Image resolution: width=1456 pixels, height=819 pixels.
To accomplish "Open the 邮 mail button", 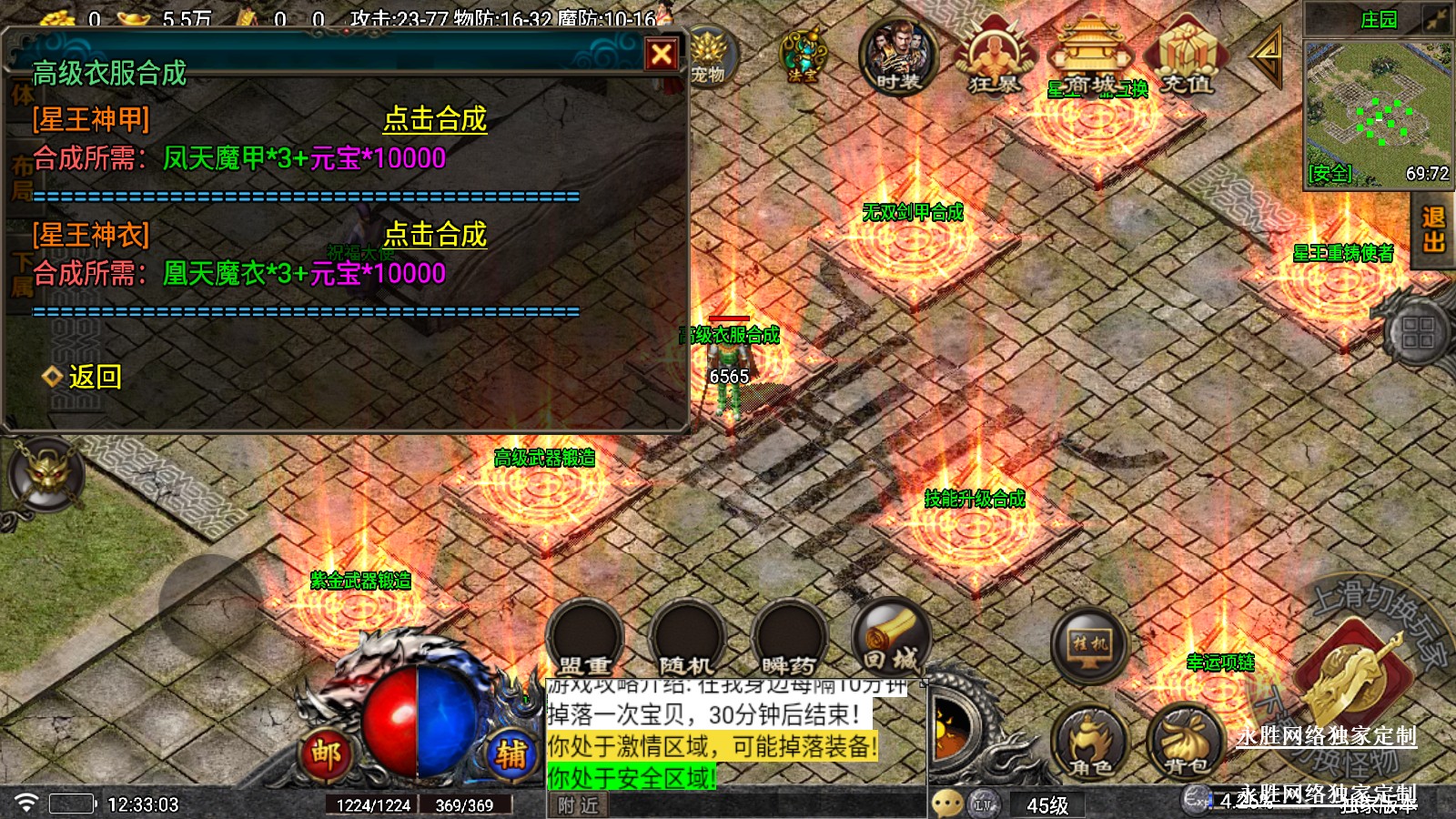I will pyautogui.click(x=326, y=753).
